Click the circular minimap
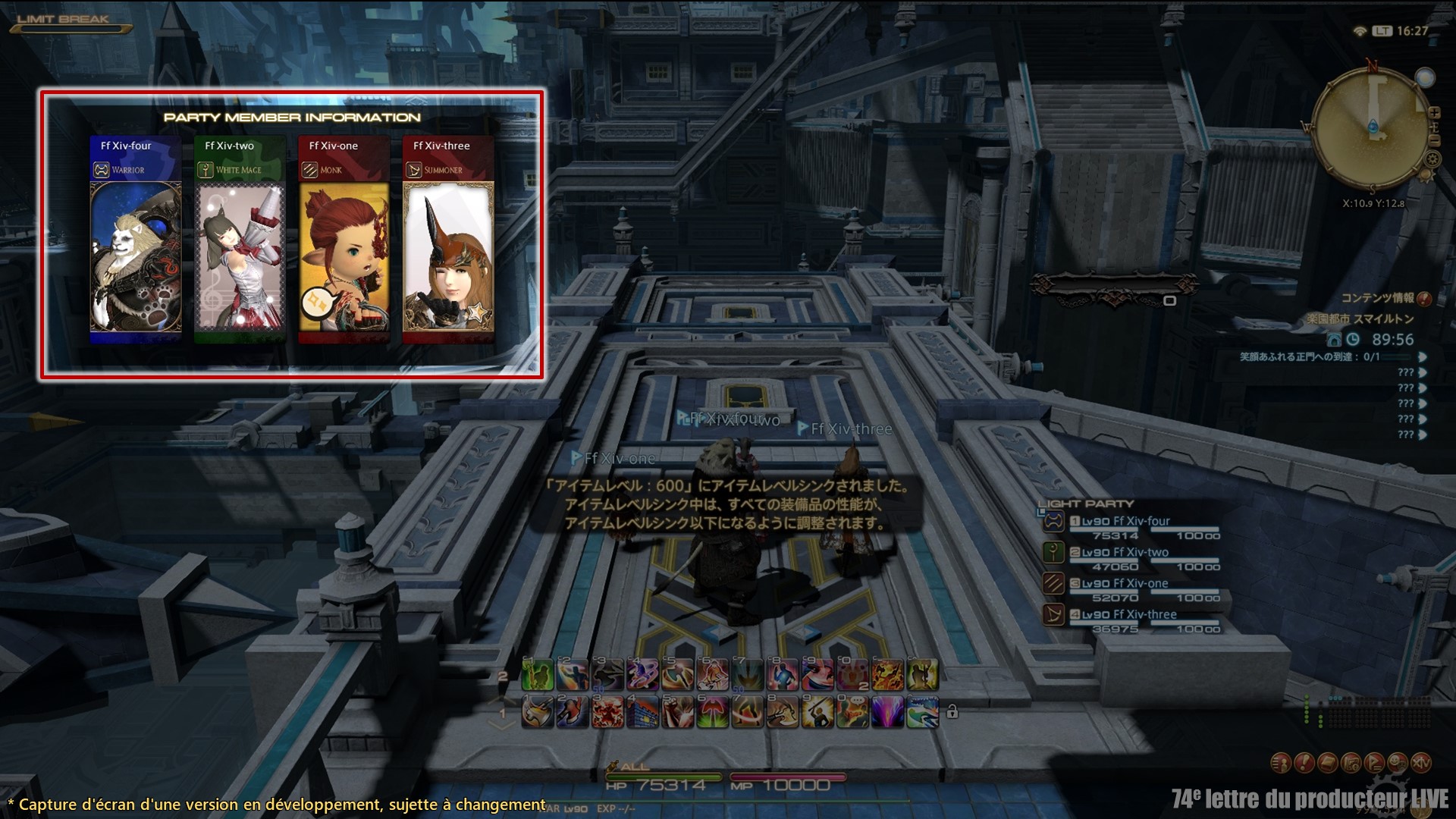 pyautogui.click(x=1371, y=127)
